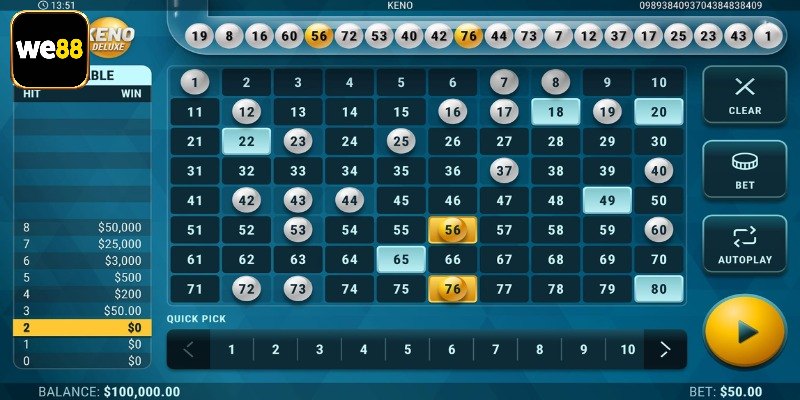Select Quick Pick 1 number
Screen dimensions: 800x400
tap(231, 350)
